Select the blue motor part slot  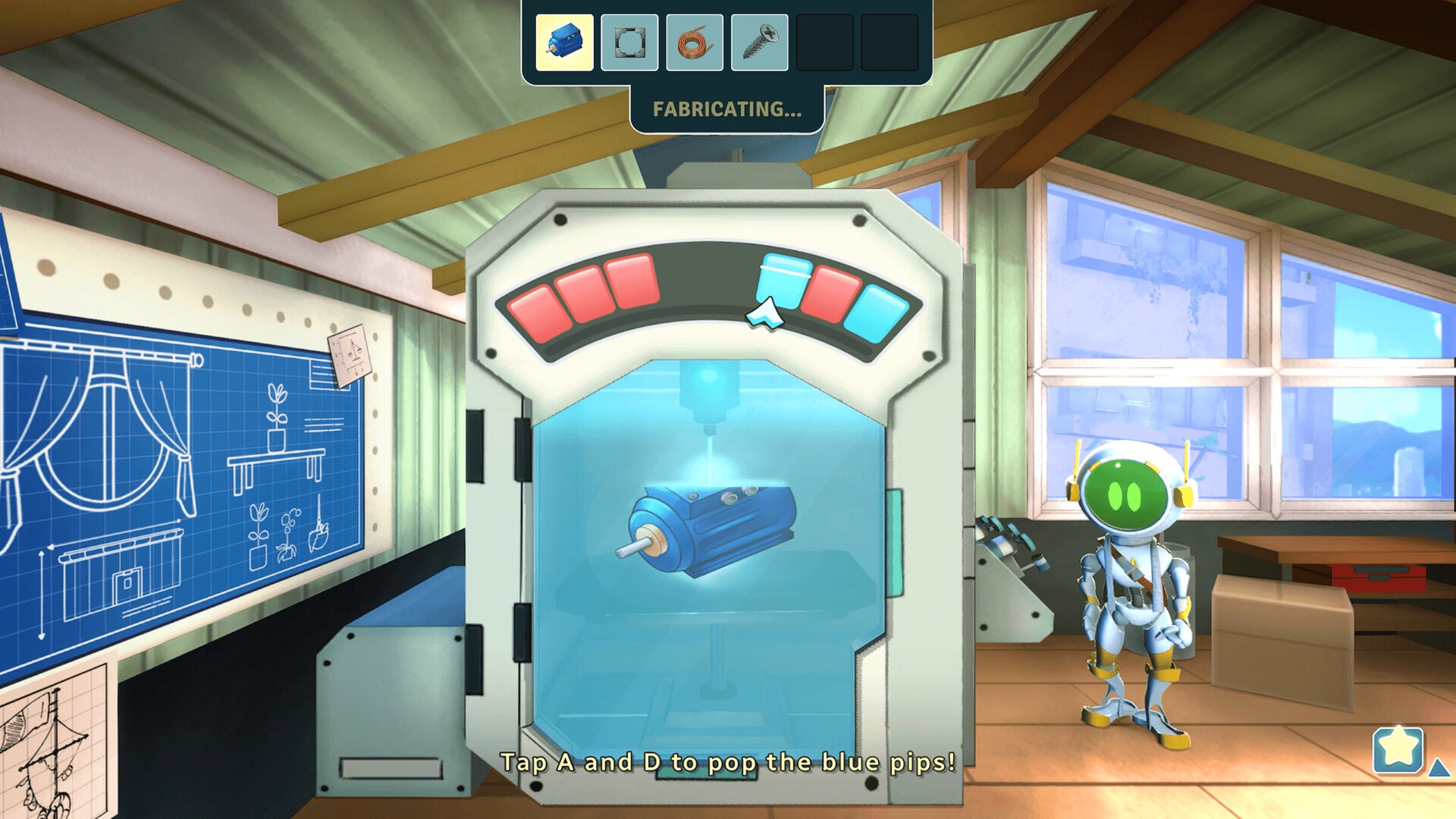[564, 42]
